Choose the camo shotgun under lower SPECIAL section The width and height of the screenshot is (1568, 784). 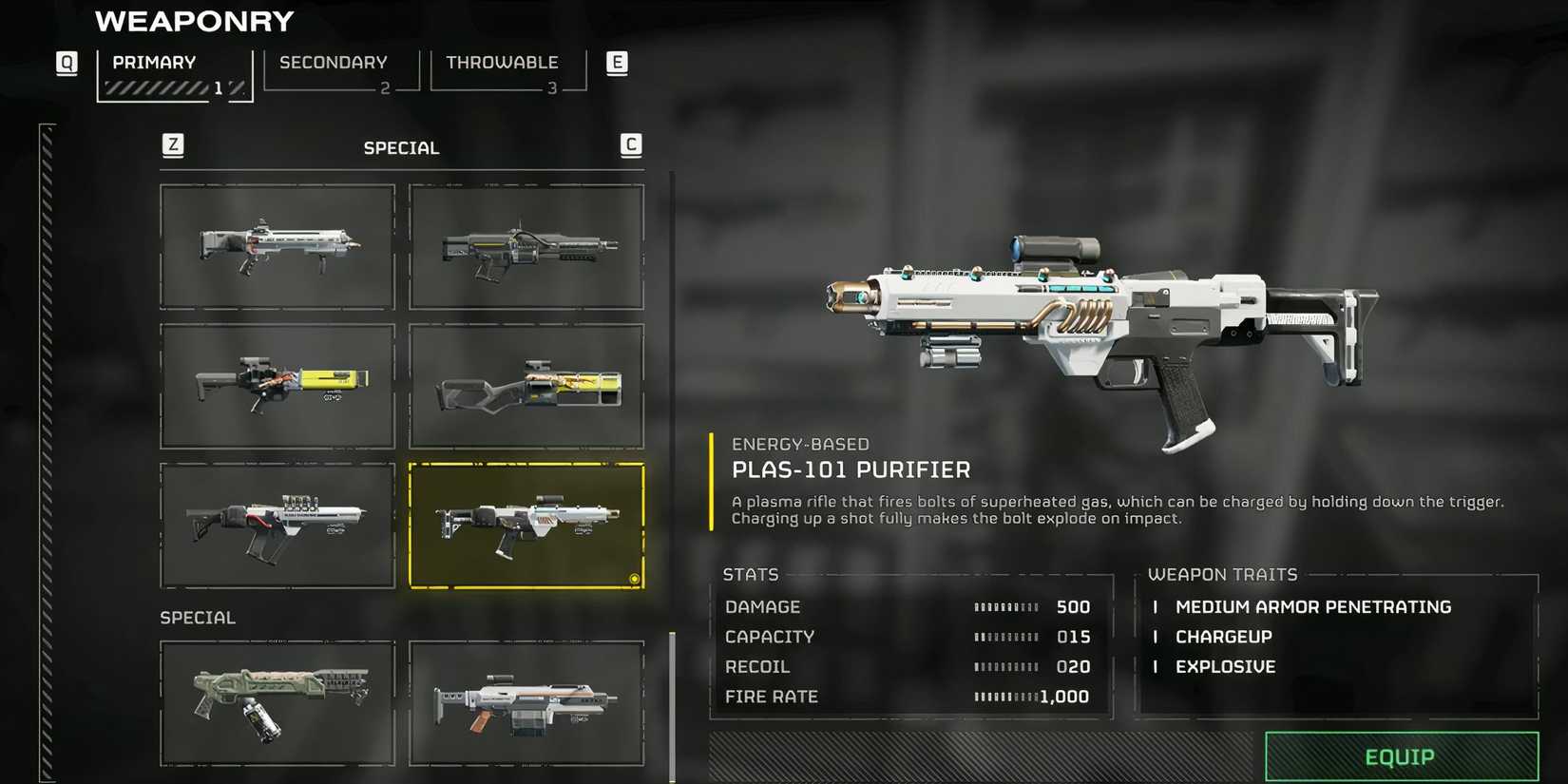click(277, 703)
